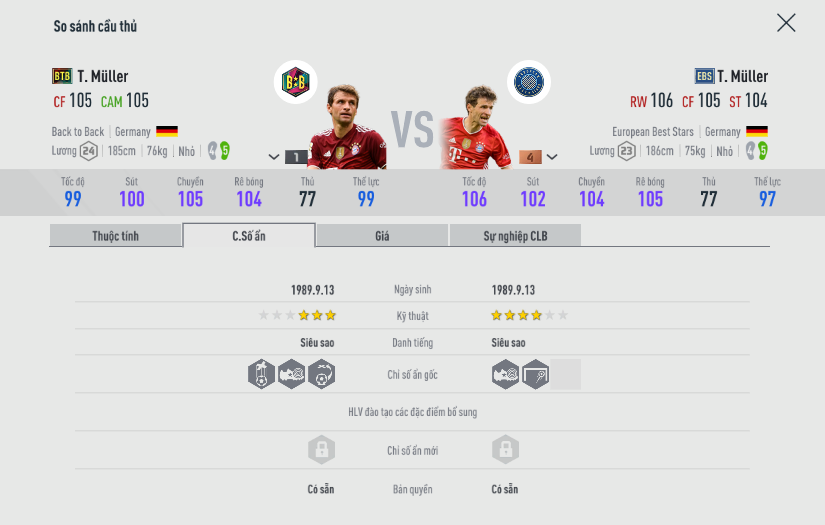Click the right locked new hidden stat slot
The width and height of the screenshot is (825, 525).
pyautogui.click(x=505, y=450)
